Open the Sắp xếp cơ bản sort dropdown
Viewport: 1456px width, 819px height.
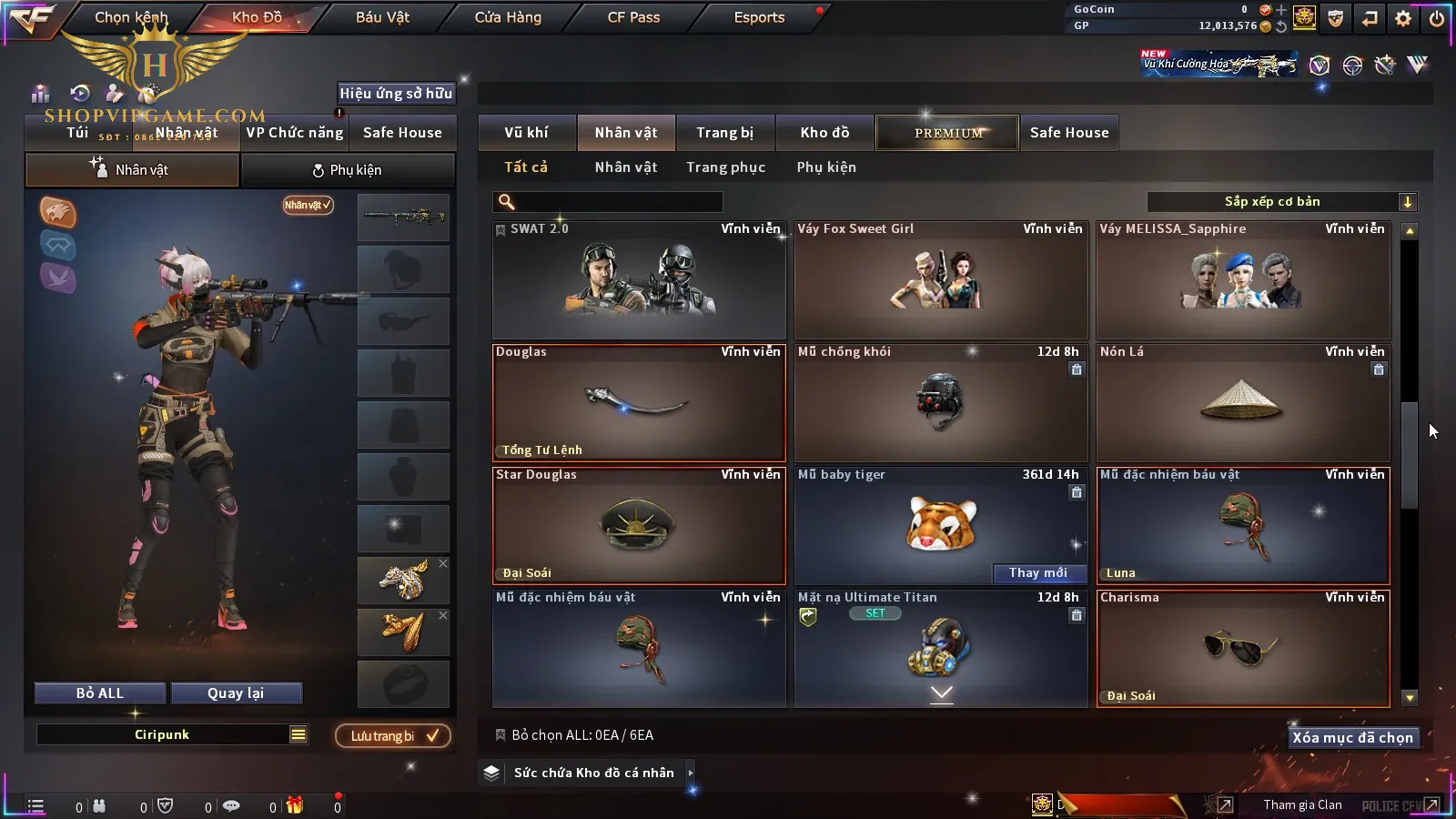click(x=1281, y=202)
